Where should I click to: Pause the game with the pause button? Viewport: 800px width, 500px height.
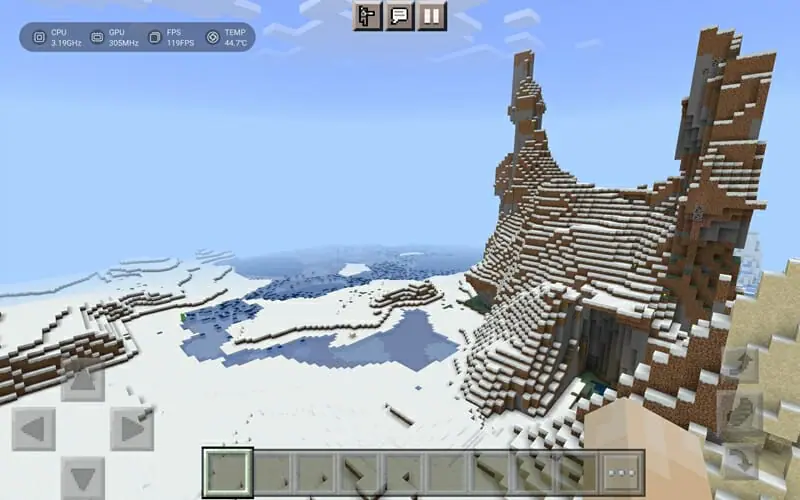(431, 15)
